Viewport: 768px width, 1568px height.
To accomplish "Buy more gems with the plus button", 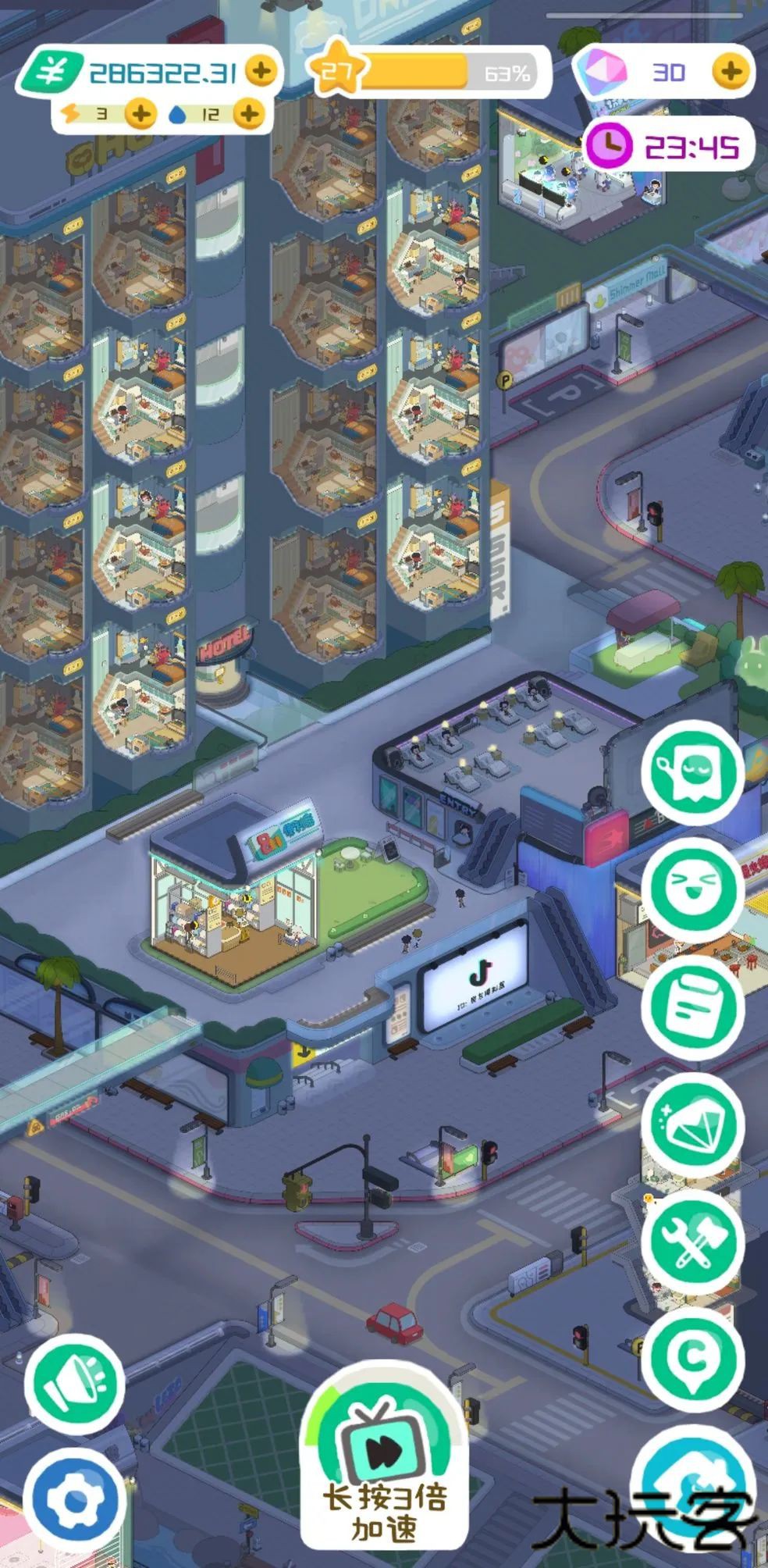I will (731, 72).
